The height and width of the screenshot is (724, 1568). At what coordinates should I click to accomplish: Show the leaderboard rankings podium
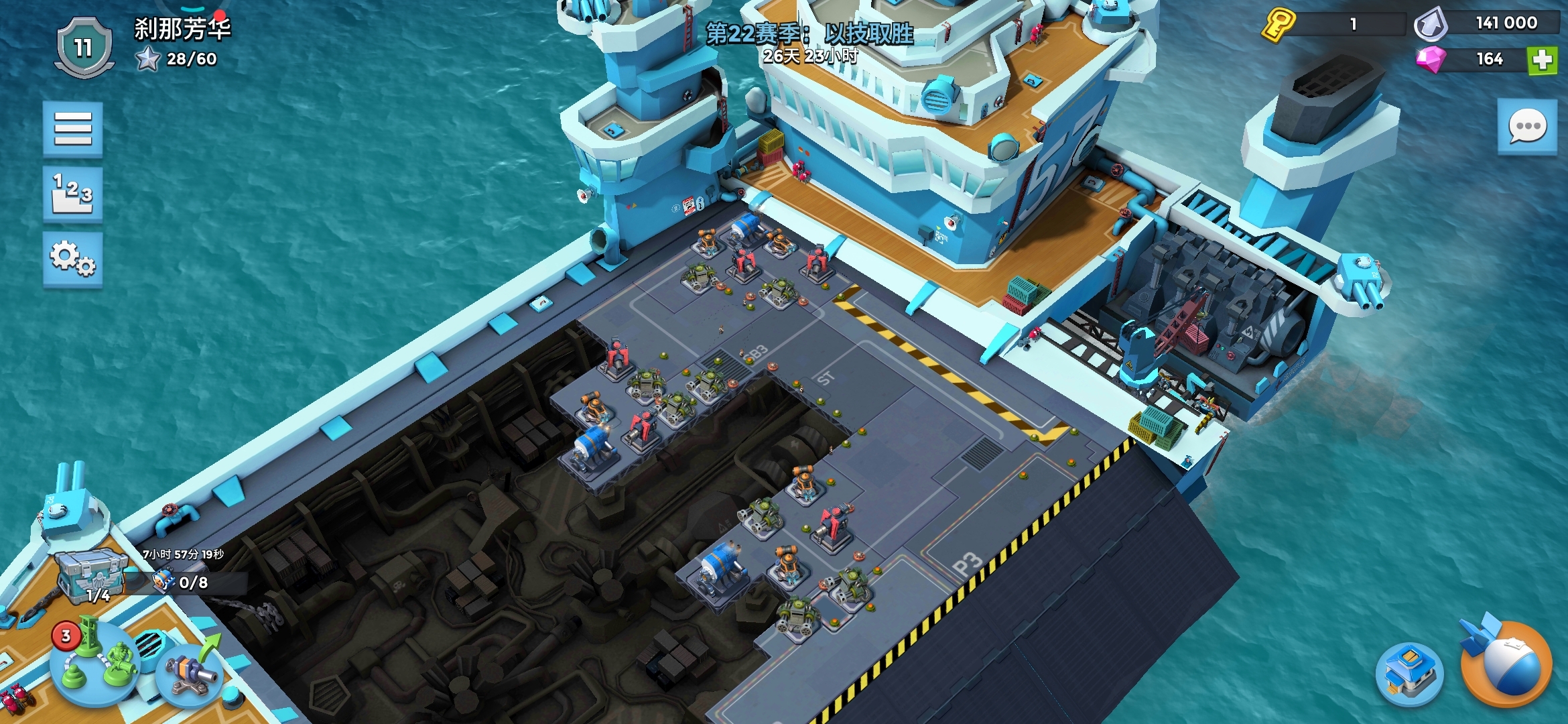coord(73,194)
